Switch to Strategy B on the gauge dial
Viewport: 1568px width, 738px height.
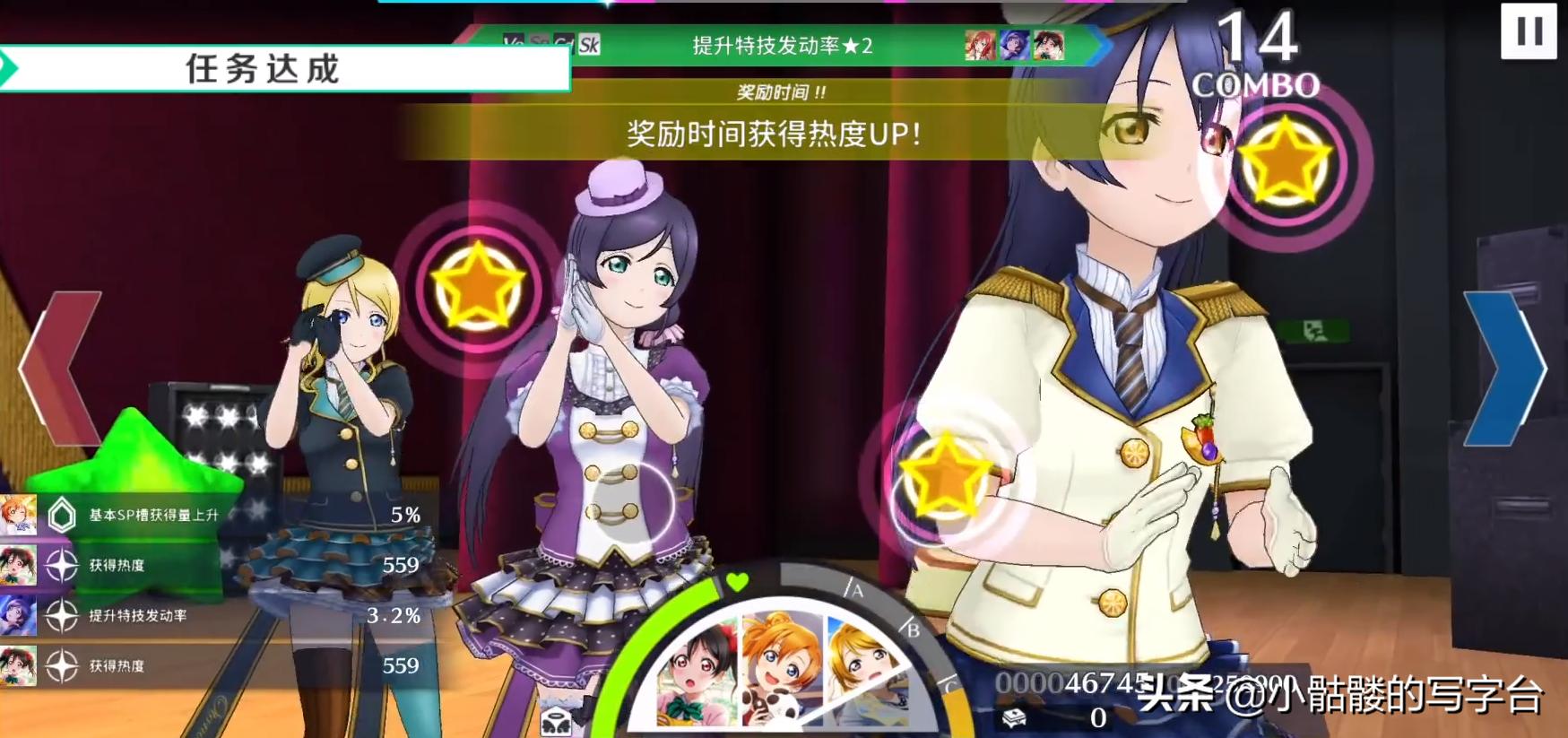click(x=912, y=629)
